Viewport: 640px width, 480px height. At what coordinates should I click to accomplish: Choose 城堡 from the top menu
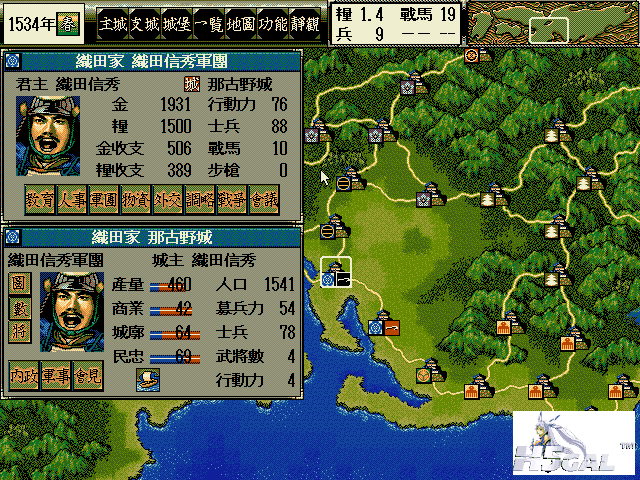(178, 20)
